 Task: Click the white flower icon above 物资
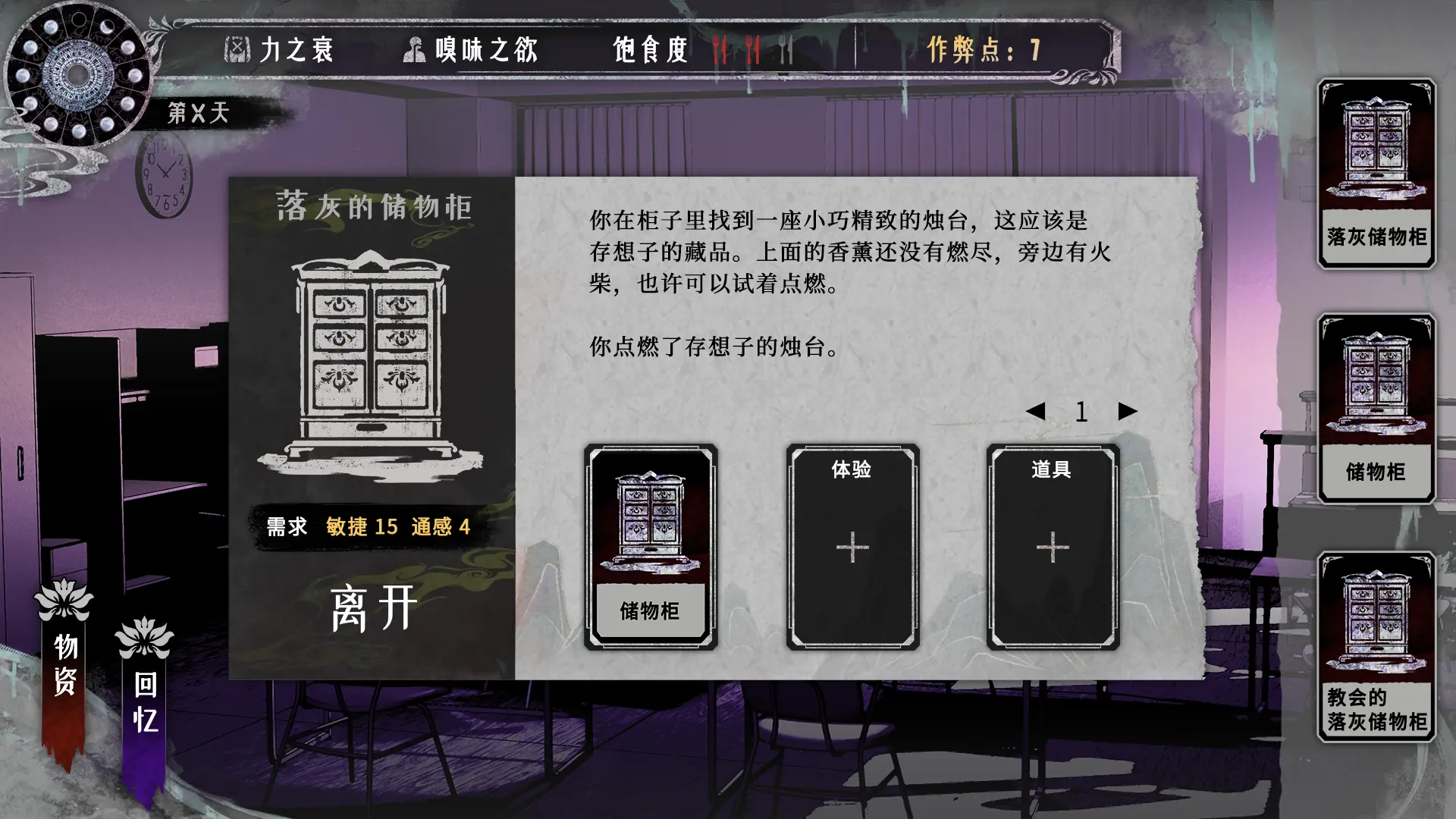click(64, 599)
